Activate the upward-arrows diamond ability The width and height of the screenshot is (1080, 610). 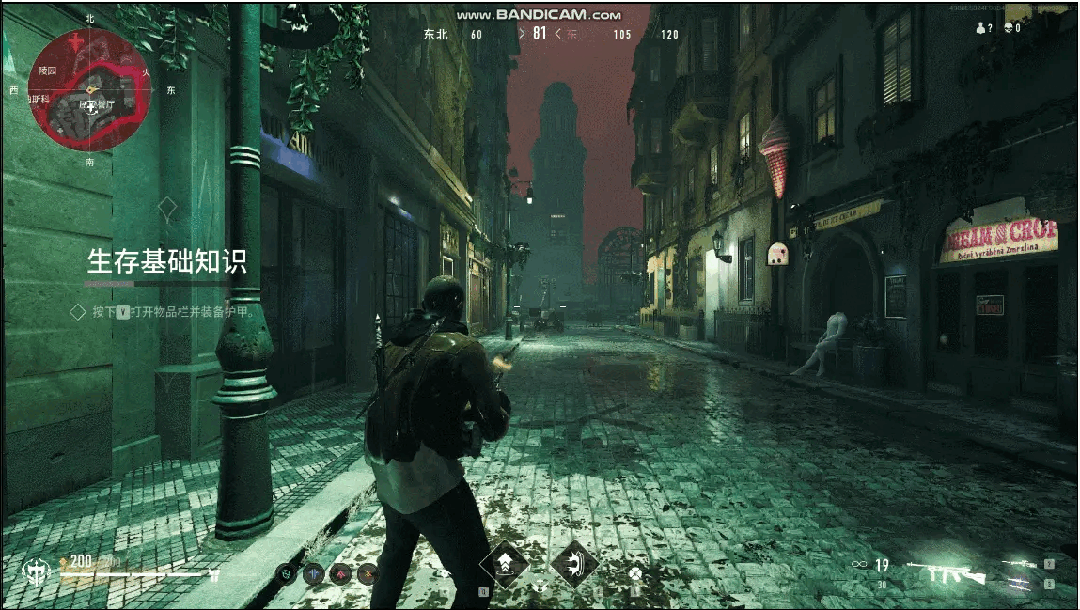[x=504, y=565]
